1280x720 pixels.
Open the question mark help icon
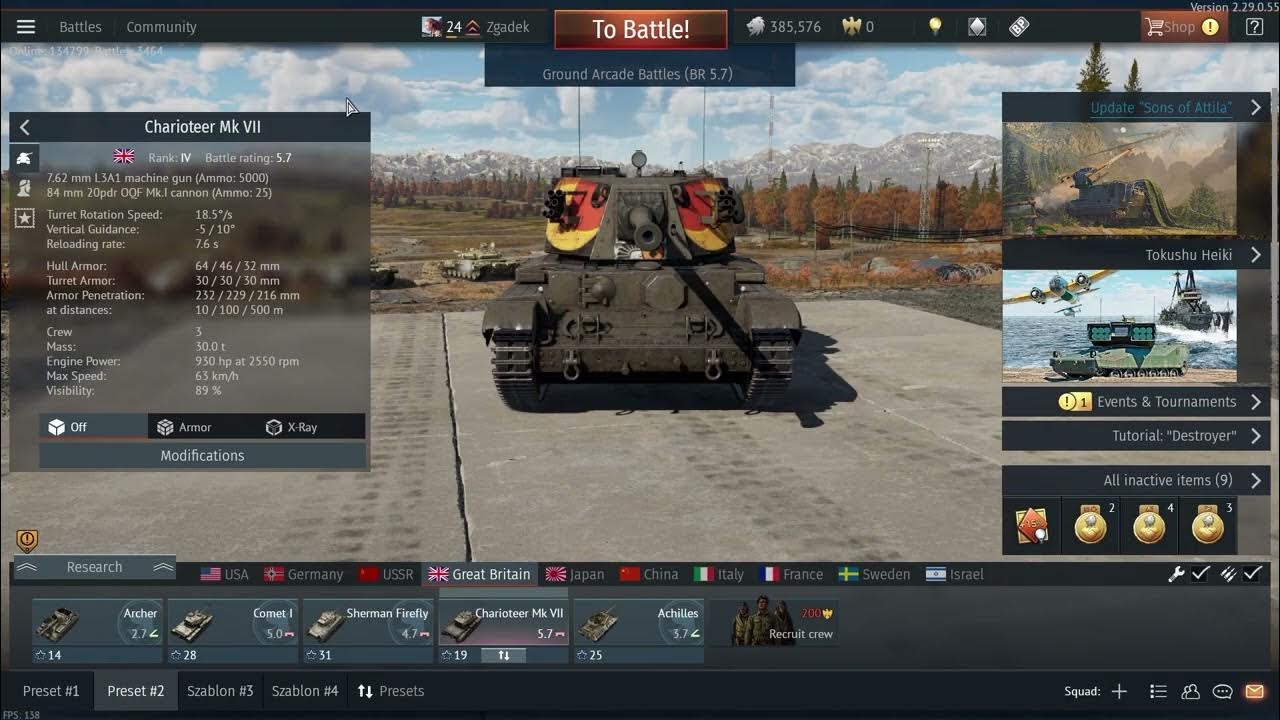coord(1253,26)
